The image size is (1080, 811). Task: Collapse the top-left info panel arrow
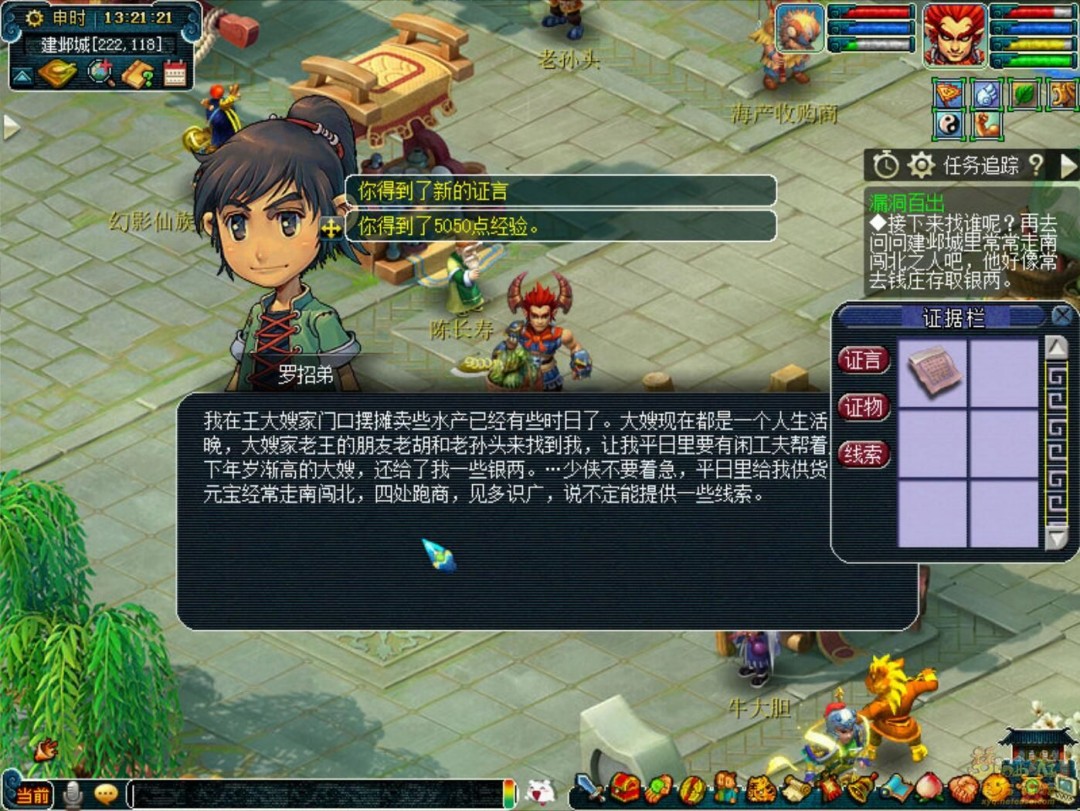point(22,74)
